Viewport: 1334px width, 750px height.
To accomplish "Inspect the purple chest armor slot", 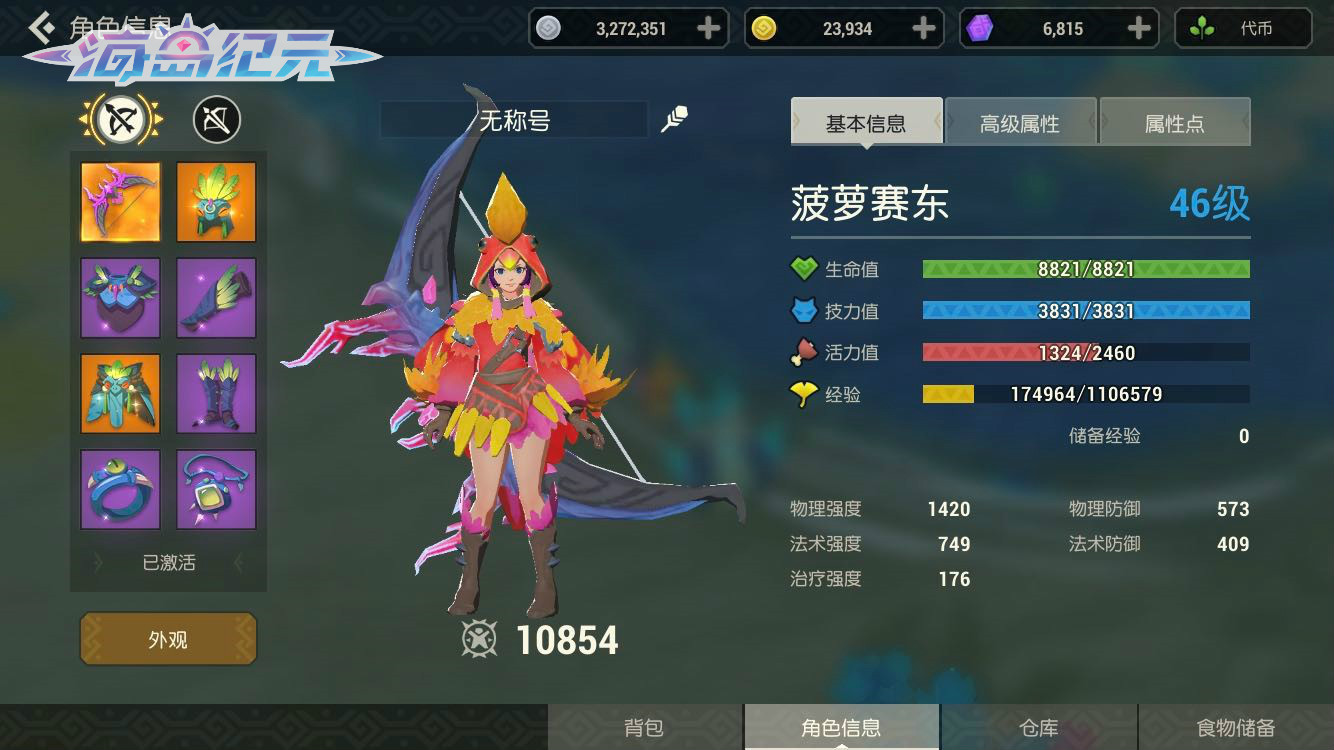I will [120, 298].
